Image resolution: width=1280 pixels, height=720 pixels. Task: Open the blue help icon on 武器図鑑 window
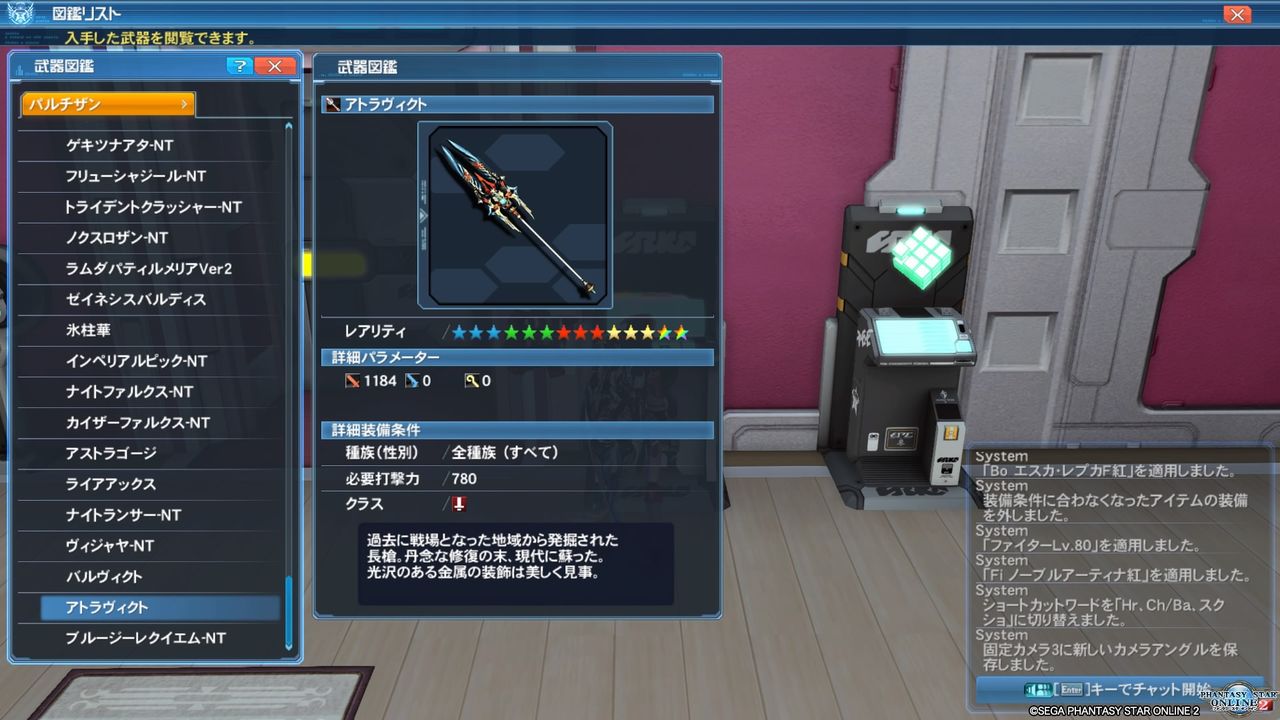(x=238, y=66)
